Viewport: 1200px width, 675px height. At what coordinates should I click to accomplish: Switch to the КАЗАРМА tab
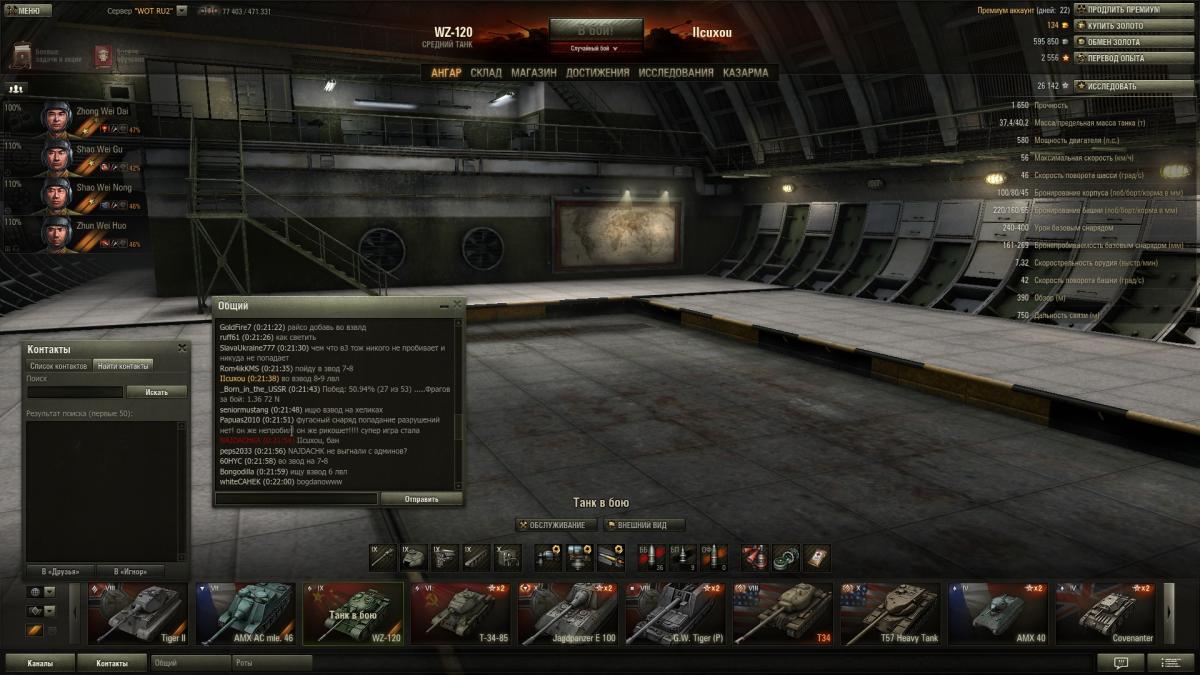point(745,73)
